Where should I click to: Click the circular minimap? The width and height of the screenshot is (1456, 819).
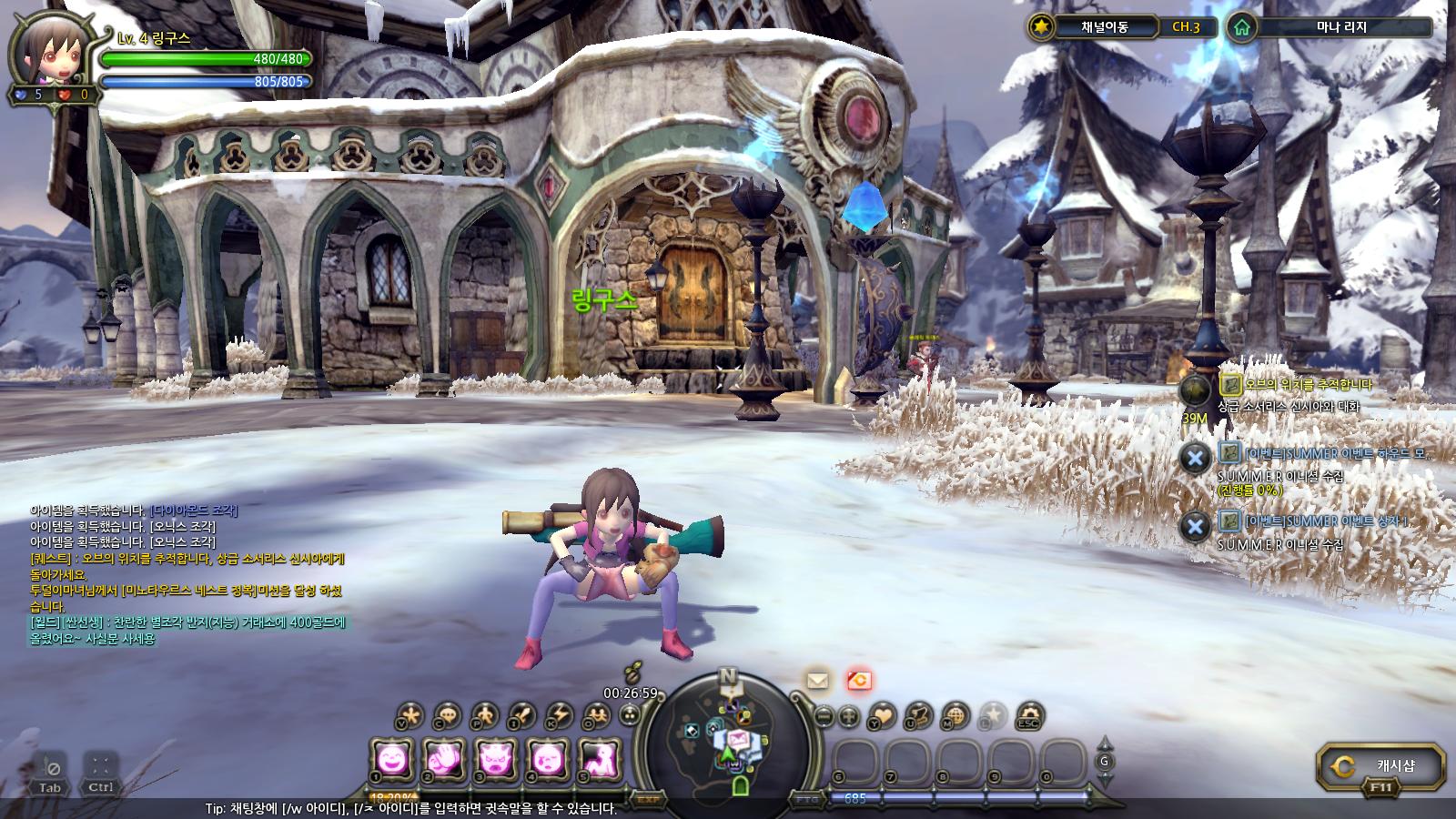[x=727, y=735]
